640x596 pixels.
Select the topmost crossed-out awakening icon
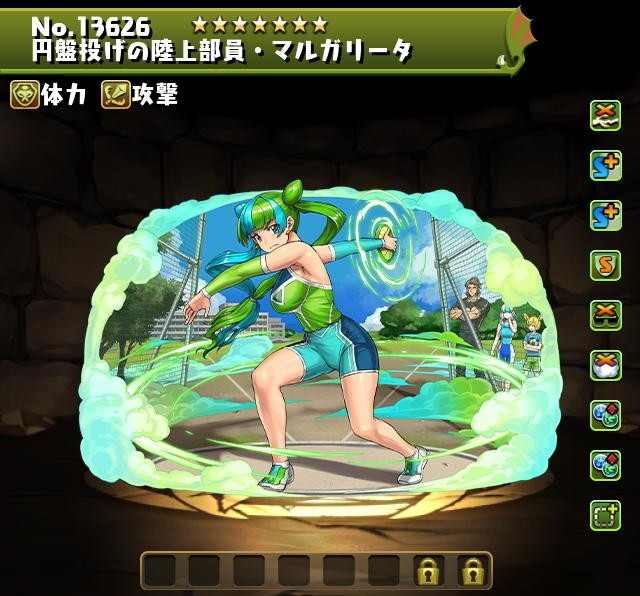pos(604,113)
